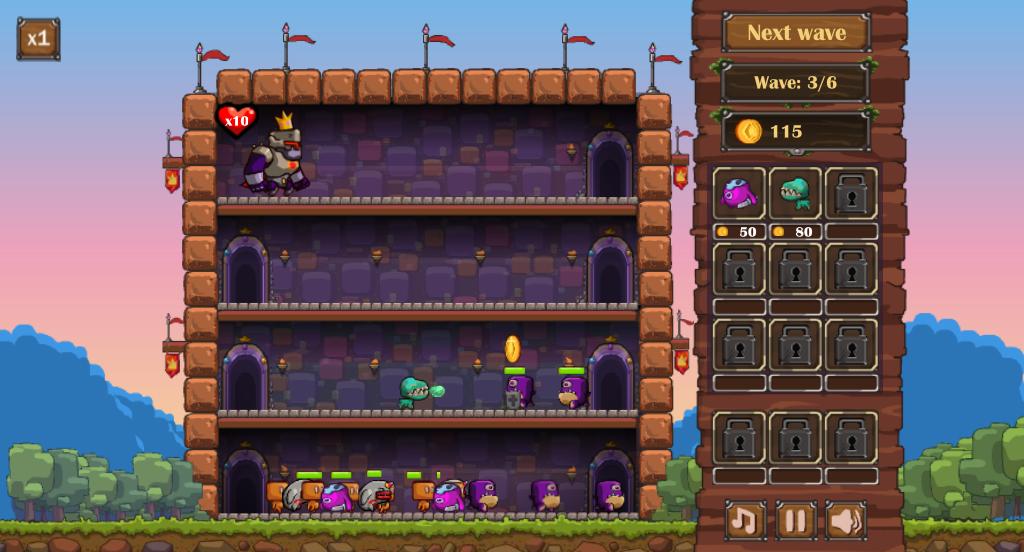This screenshot has height=552, width=1024.
Task: Choose the green monster unit costing 80
Action: [x=796, y=194]
